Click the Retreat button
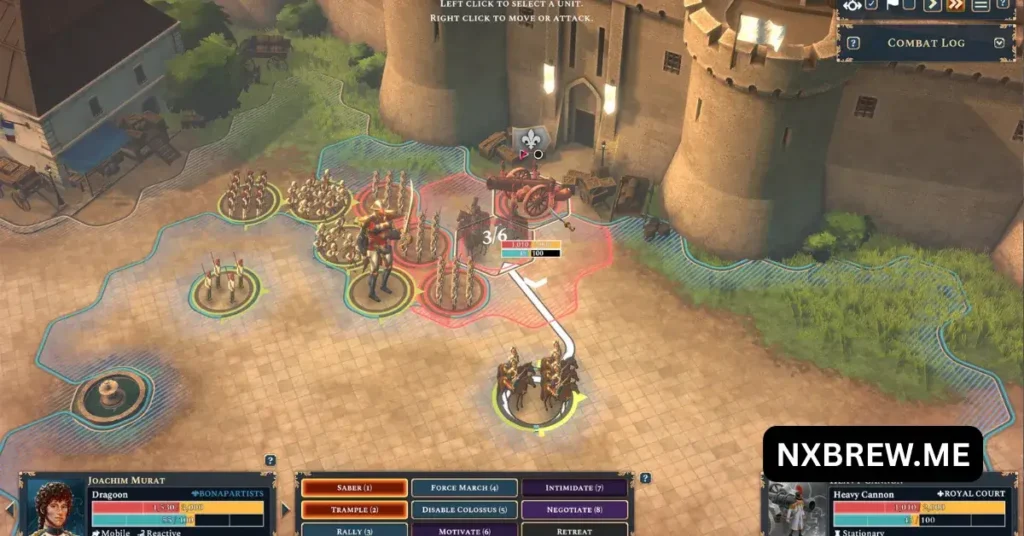Viewport: 1024px width, 536px height. click(574, 529)
